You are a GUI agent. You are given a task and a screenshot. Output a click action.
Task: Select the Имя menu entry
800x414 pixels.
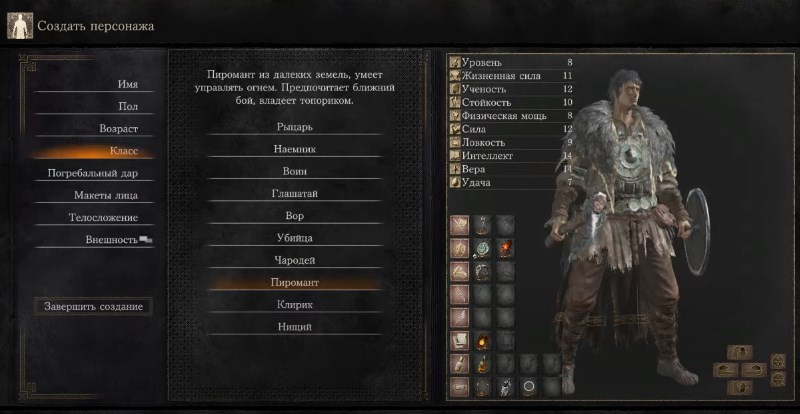[x=126, y=84]
